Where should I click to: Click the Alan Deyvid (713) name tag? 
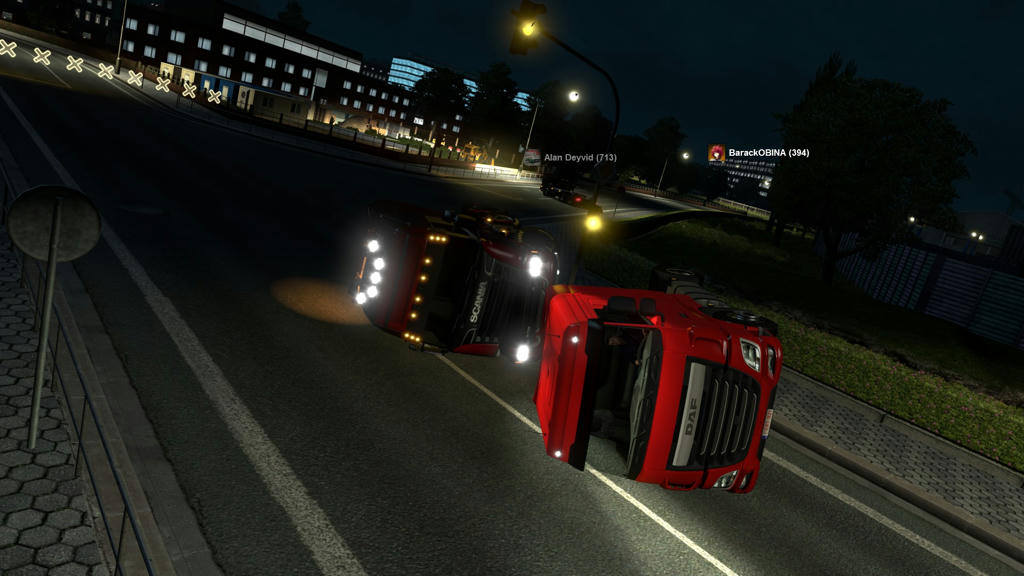[580, 158]
